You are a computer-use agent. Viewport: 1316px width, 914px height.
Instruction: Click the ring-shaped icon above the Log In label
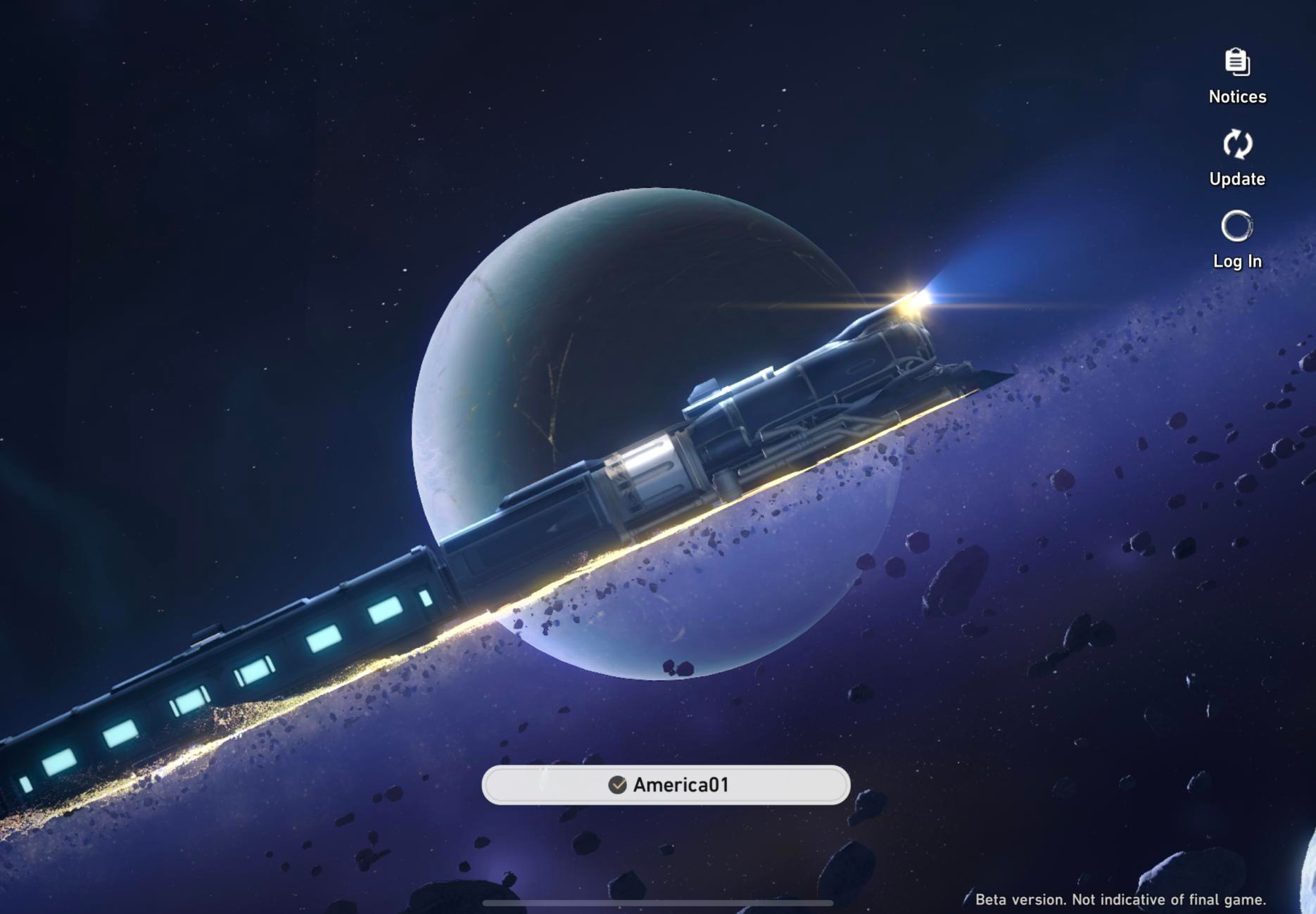tap(1236, 227)
